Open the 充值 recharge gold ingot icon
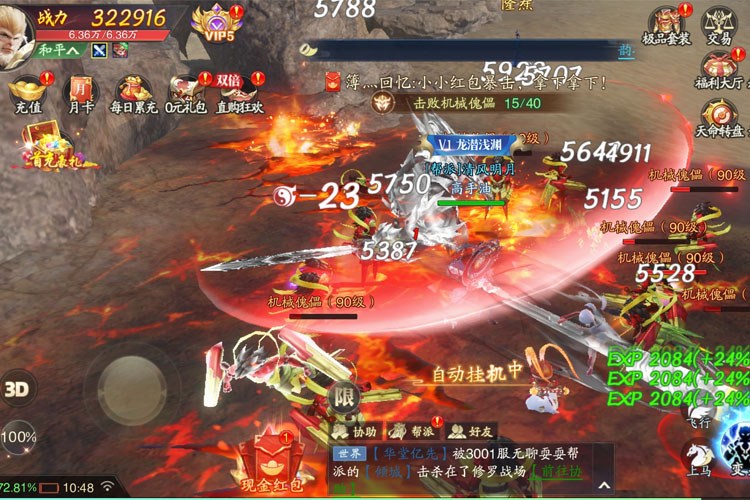The height and width of the screenshot is (500, 750). [26, 92]
